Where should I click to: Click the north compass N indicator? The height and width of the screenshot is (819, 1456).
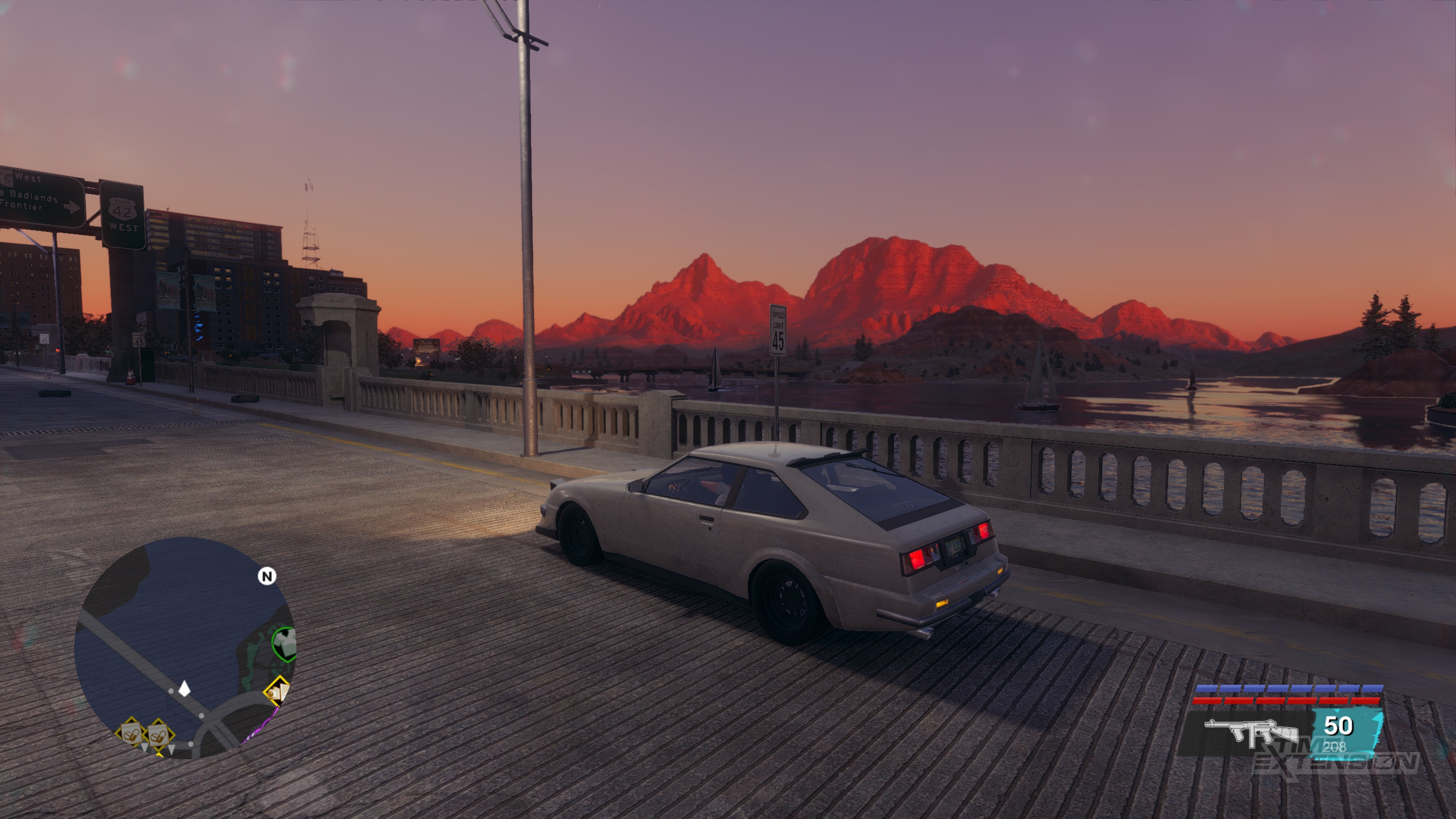[267, 576]
